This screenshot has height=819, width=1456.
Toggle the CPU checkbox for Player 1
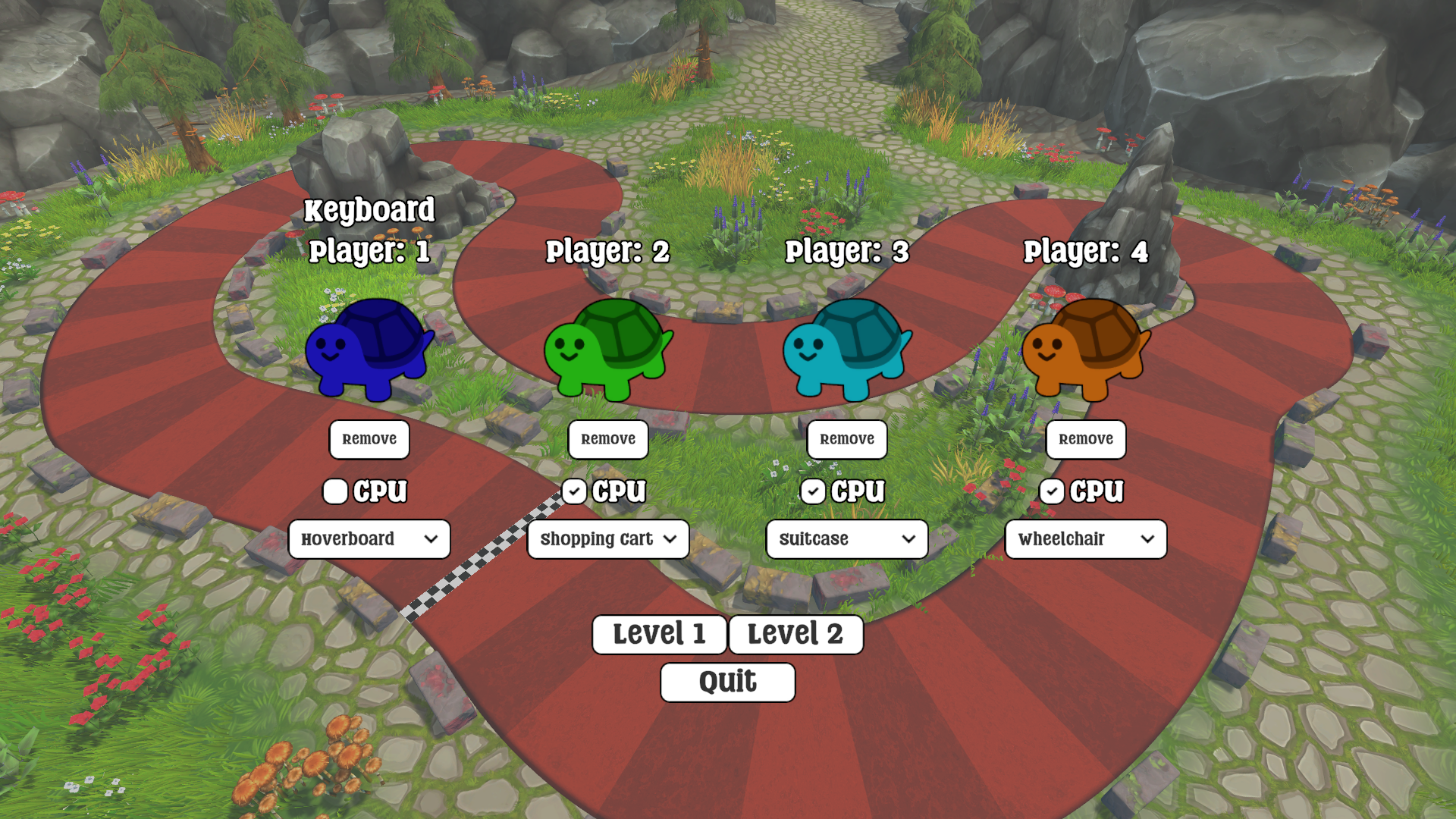(x=335, y=491)
